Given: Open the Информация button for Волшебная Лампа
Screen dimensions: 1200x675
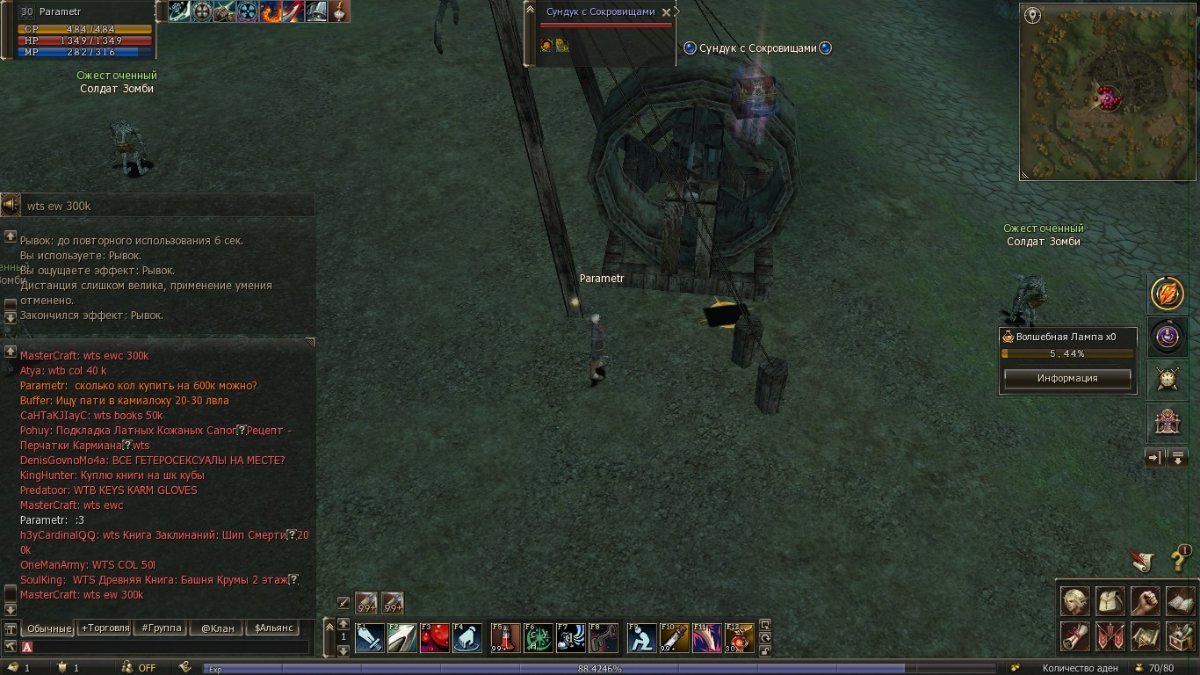Looking at the screenshot, I should (x=1067, y=379).
